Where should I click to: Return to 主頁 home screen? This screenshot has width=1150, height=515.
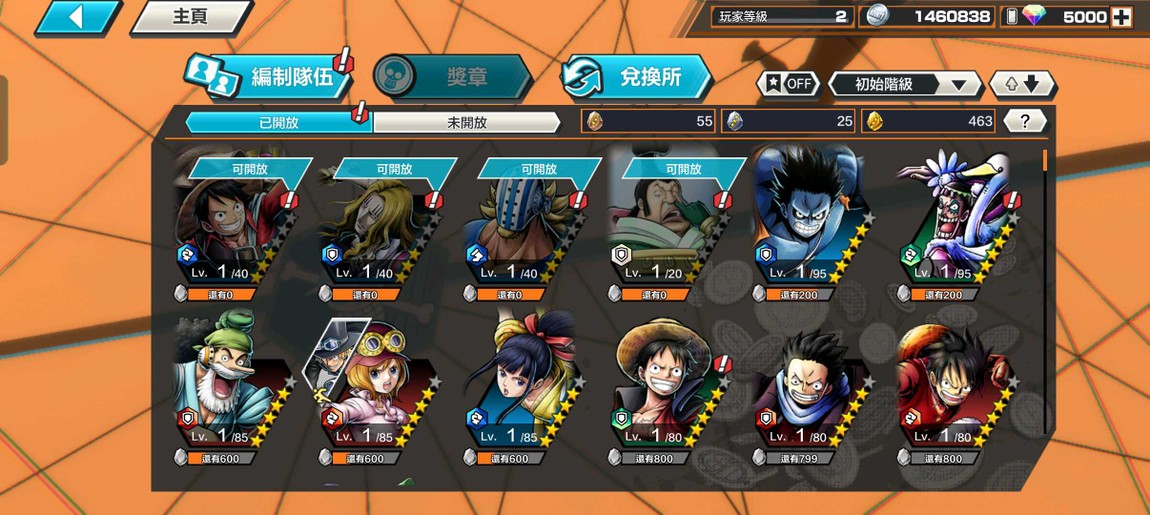[x=190, y=17]
